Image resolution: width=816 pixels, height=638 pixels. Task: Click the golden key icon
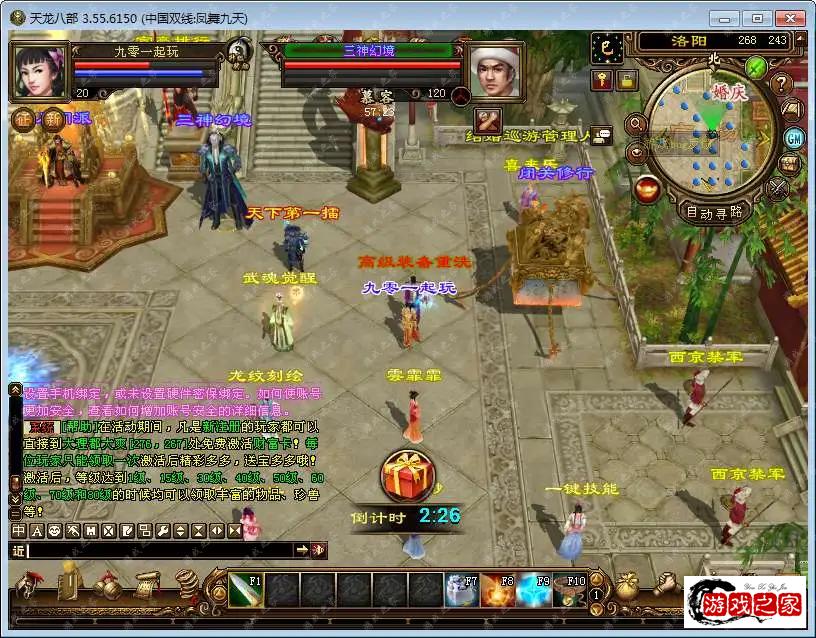coord(602,80)
